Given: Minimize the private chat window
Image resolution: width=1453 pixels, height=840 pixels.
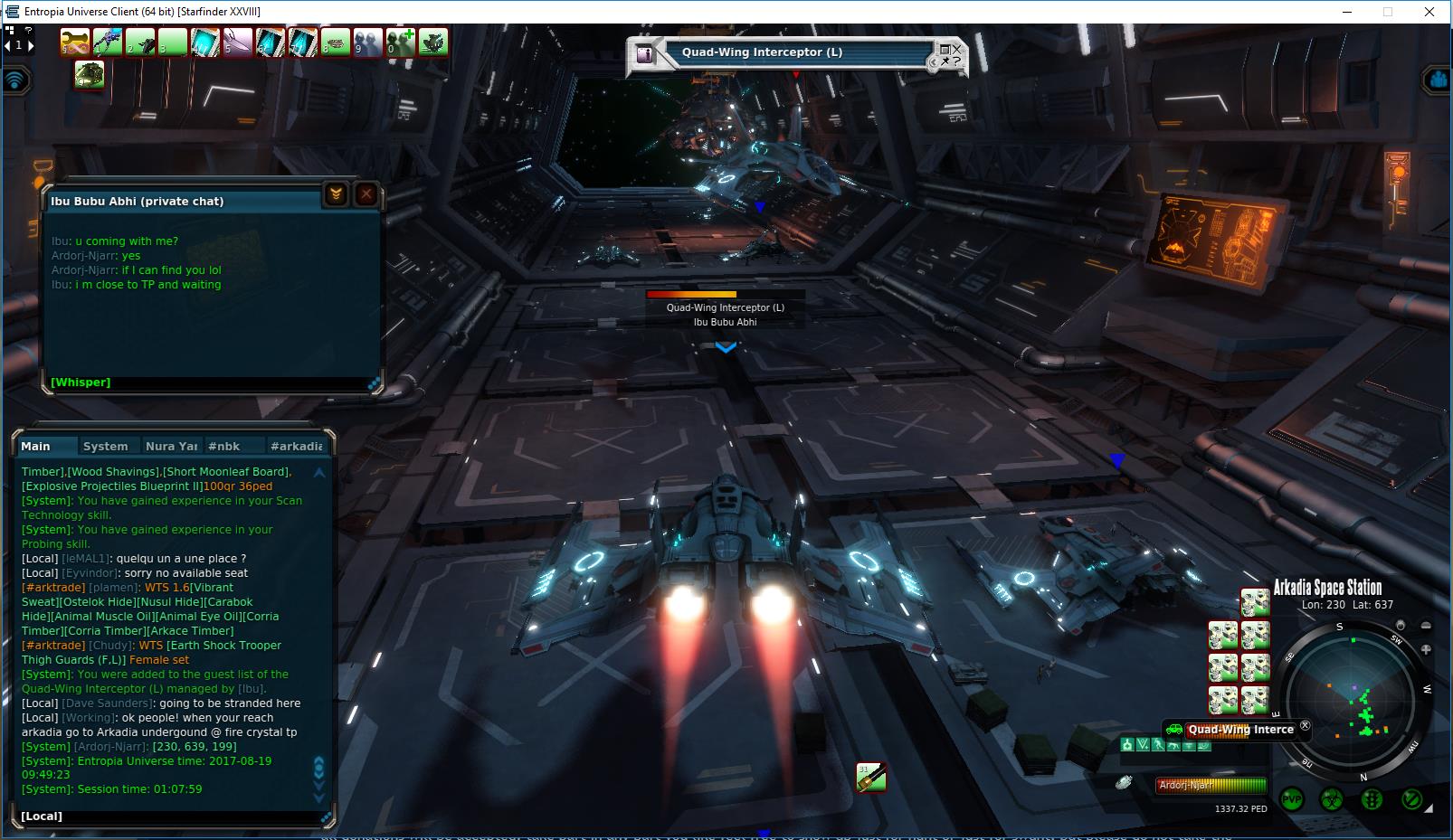Looking at the screenshot, I should tap(336, 193).
